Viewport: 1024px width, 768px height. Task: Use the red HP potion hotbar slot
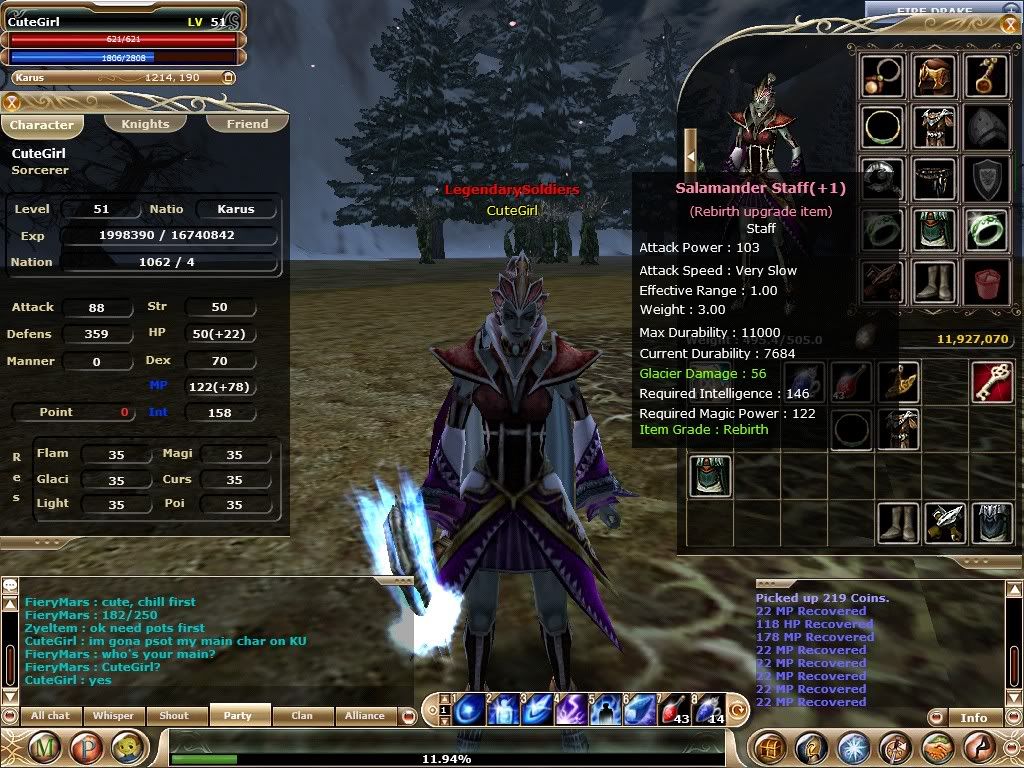click(672, 708)
